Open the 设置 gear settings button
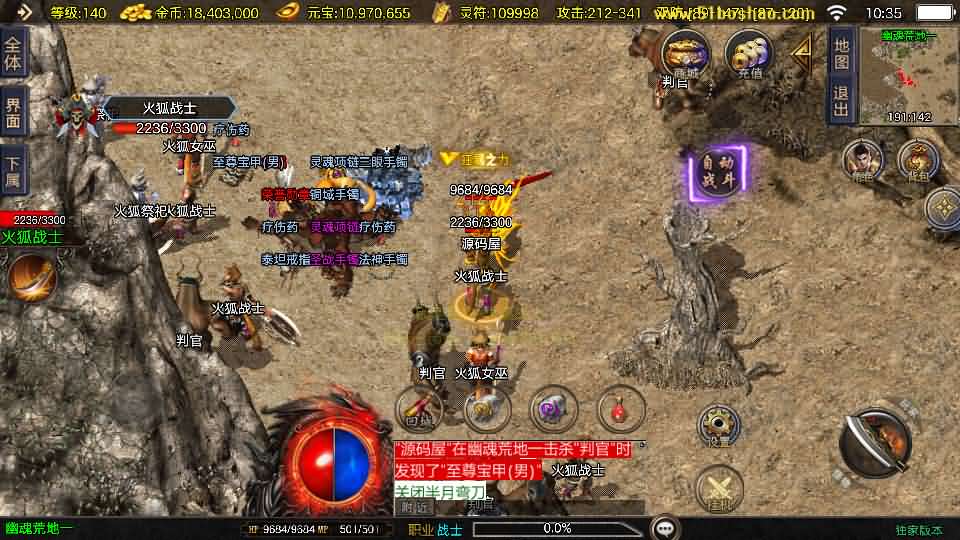 click(x=718, y=425)
